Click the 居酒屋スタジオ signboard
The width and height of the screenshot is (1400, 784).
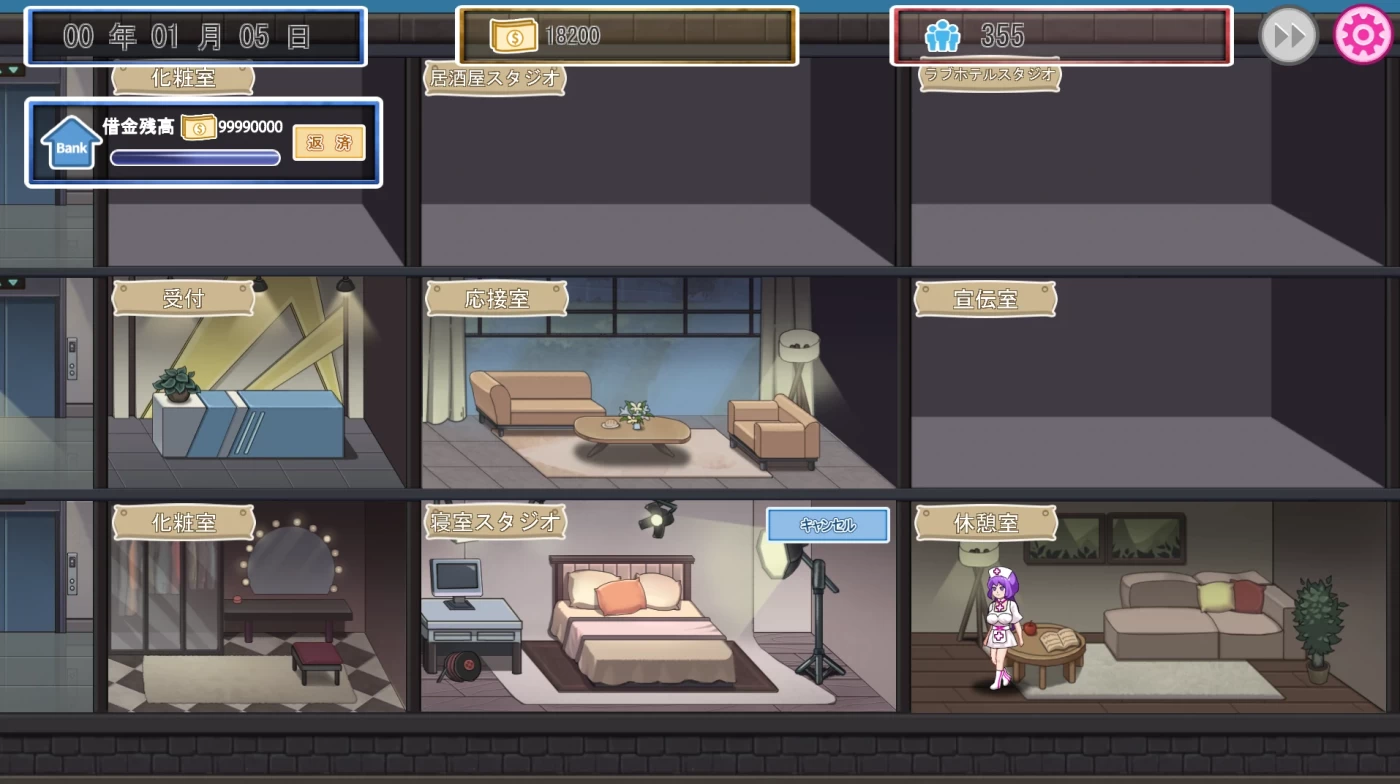coord(495,78)
